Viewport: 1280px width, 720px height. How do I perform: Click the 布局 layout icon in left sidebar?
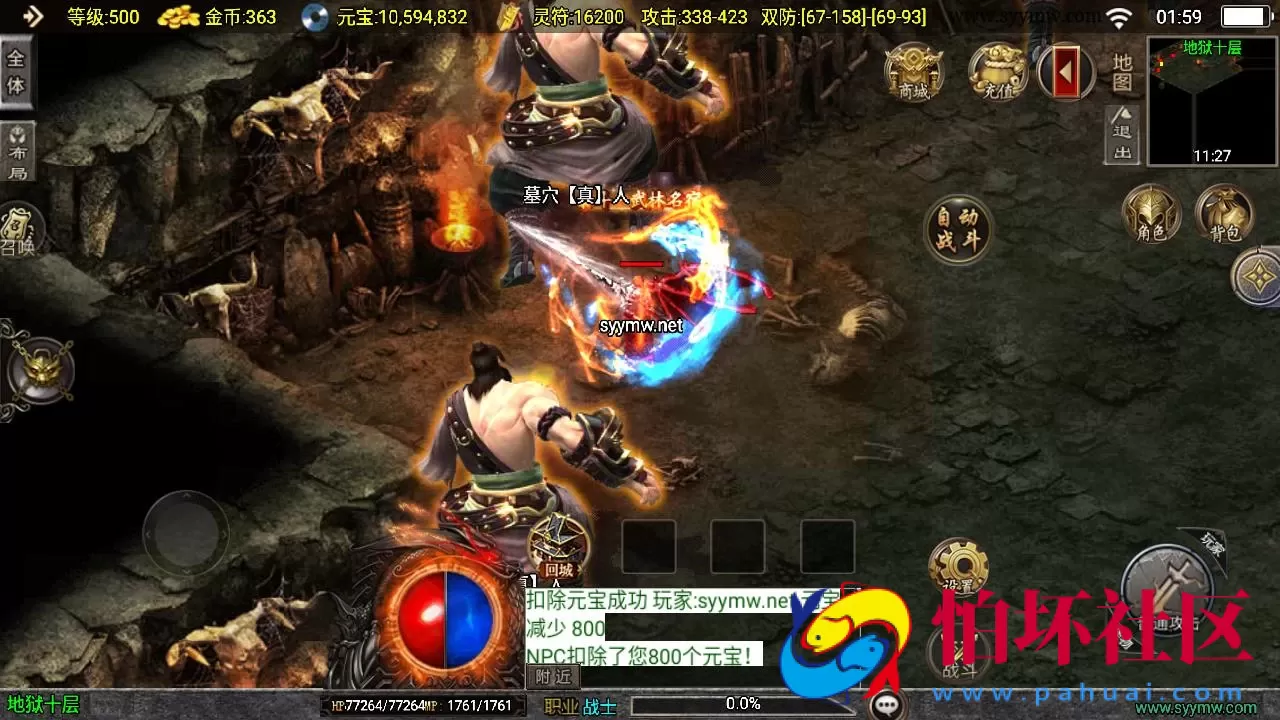tap(18, 150)
